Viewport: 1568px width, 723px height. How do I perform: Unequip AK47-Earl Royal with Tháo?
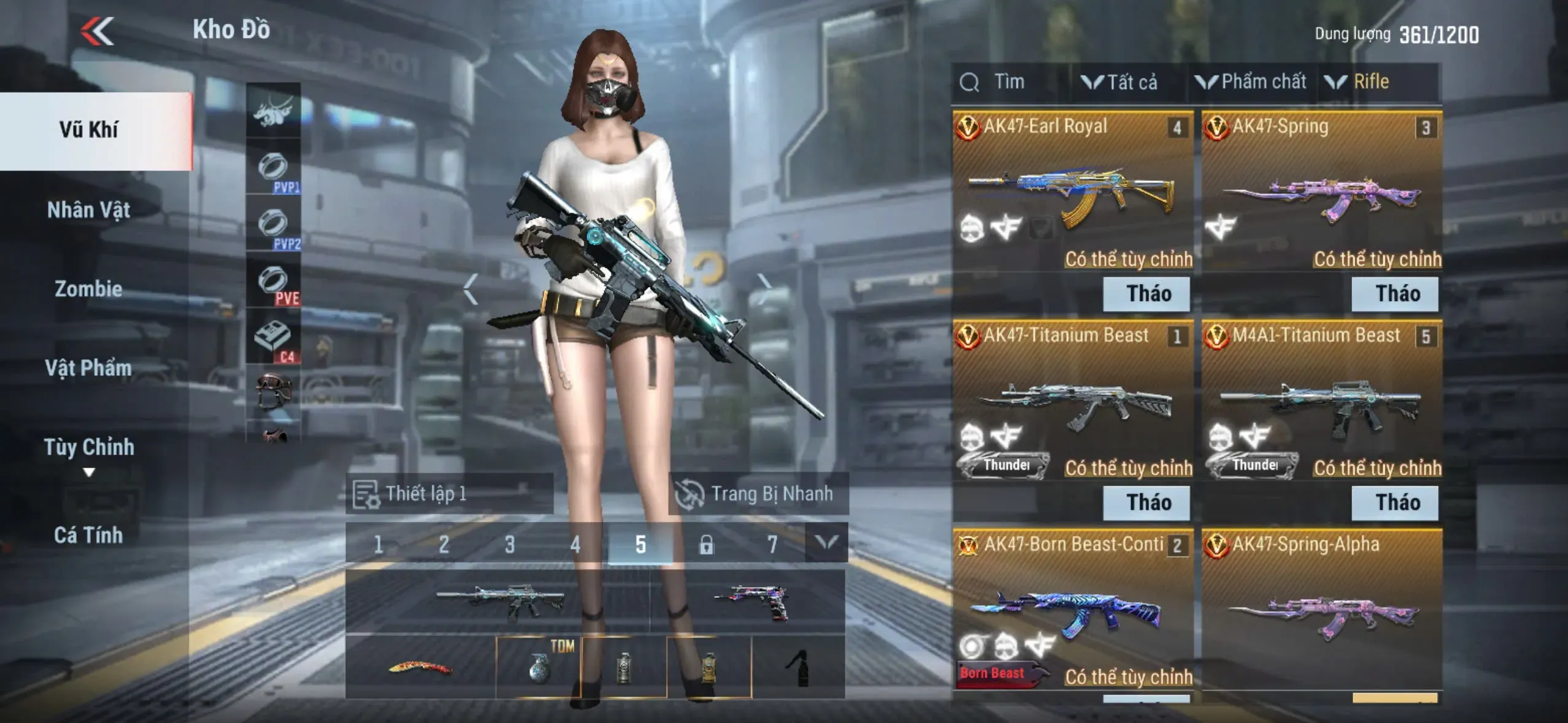1147,294
